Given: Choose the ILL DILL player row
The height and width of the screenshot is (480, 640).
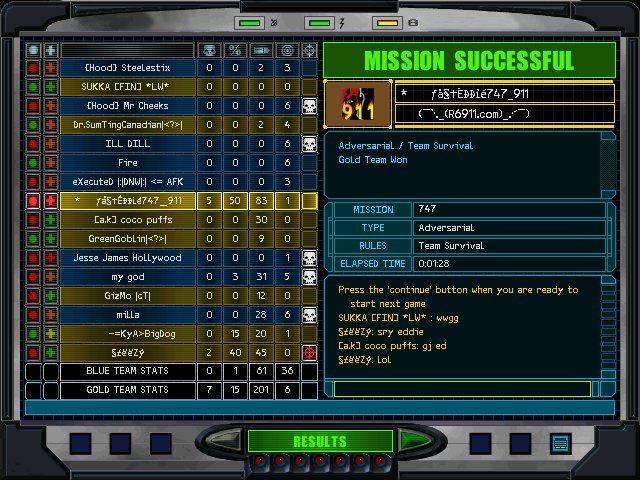Looking at the screenshot, I should [x=128, y=144].
